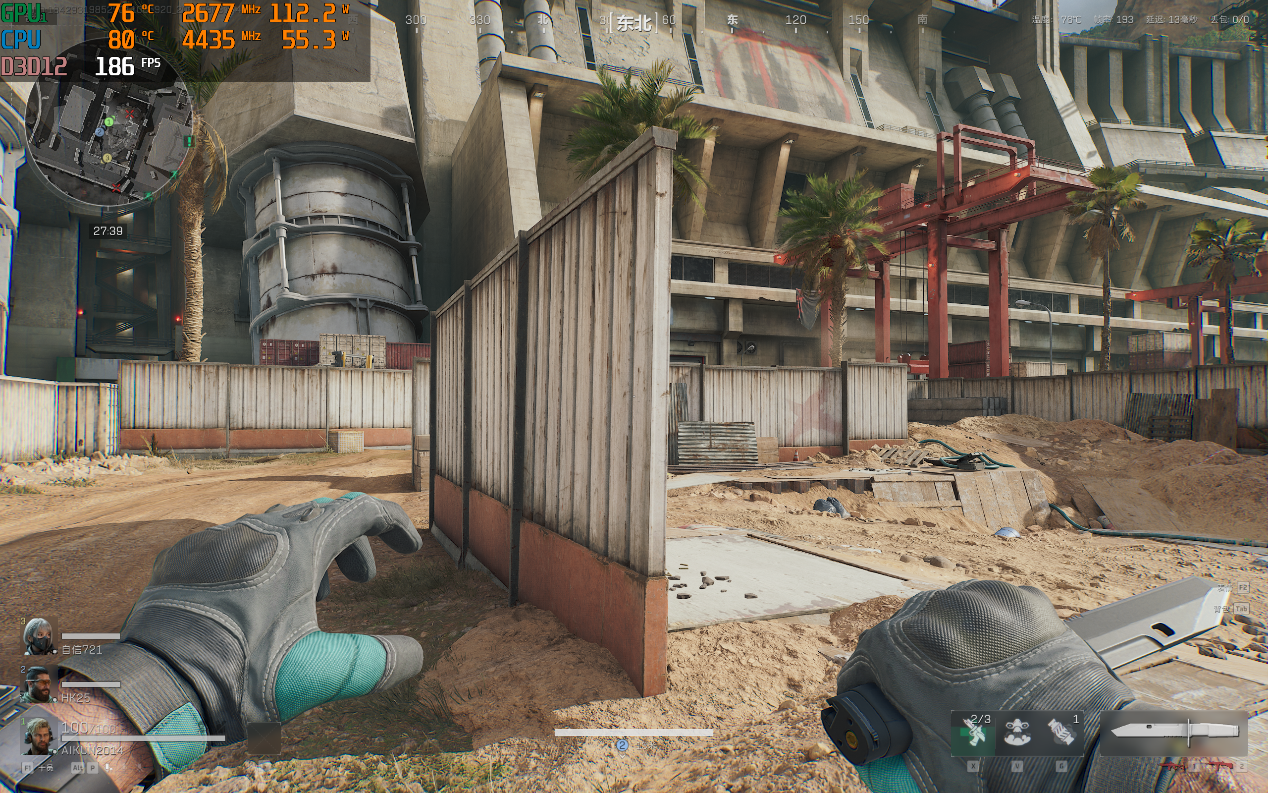This screenshot has width=1268, height=793.
Task: Select the combat knife weapon slot
Action: point(1174,732)
